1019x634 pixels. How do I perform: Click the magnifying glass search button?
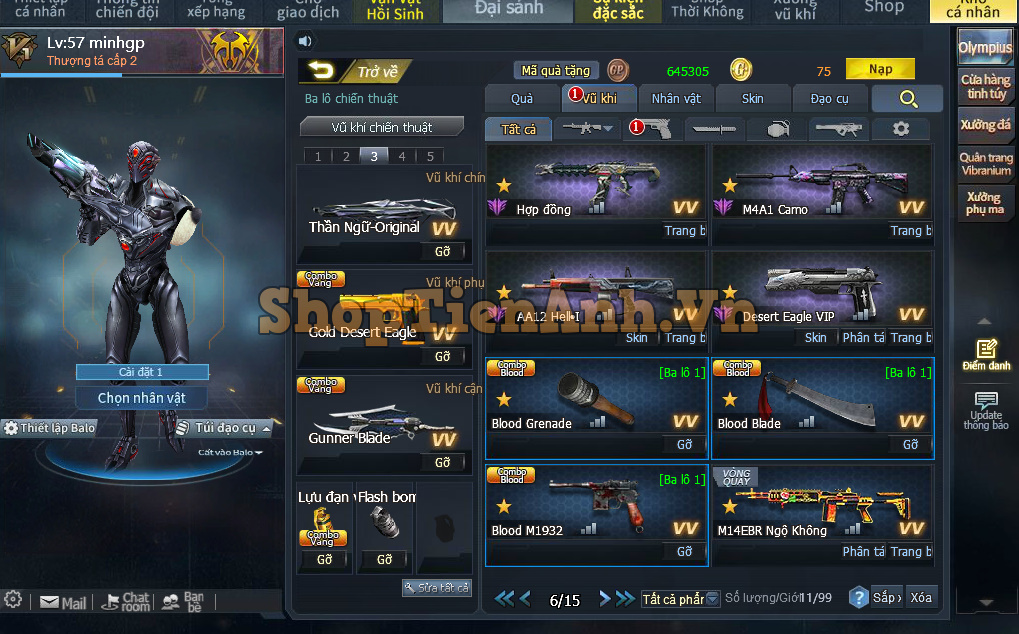coord(907,98)
